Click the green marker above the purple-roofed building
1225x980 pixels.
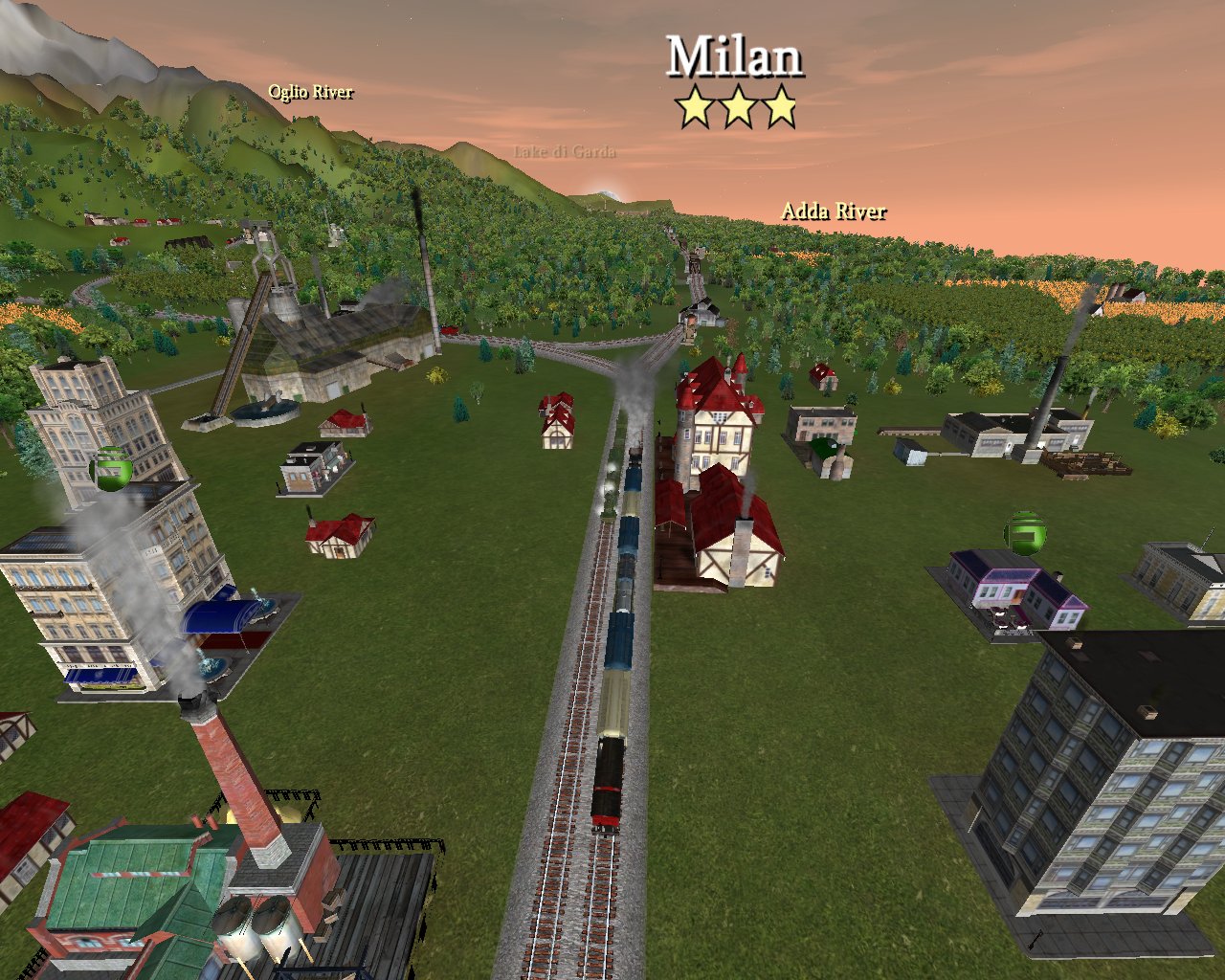pyautogui.click(x=1024, y=532)
